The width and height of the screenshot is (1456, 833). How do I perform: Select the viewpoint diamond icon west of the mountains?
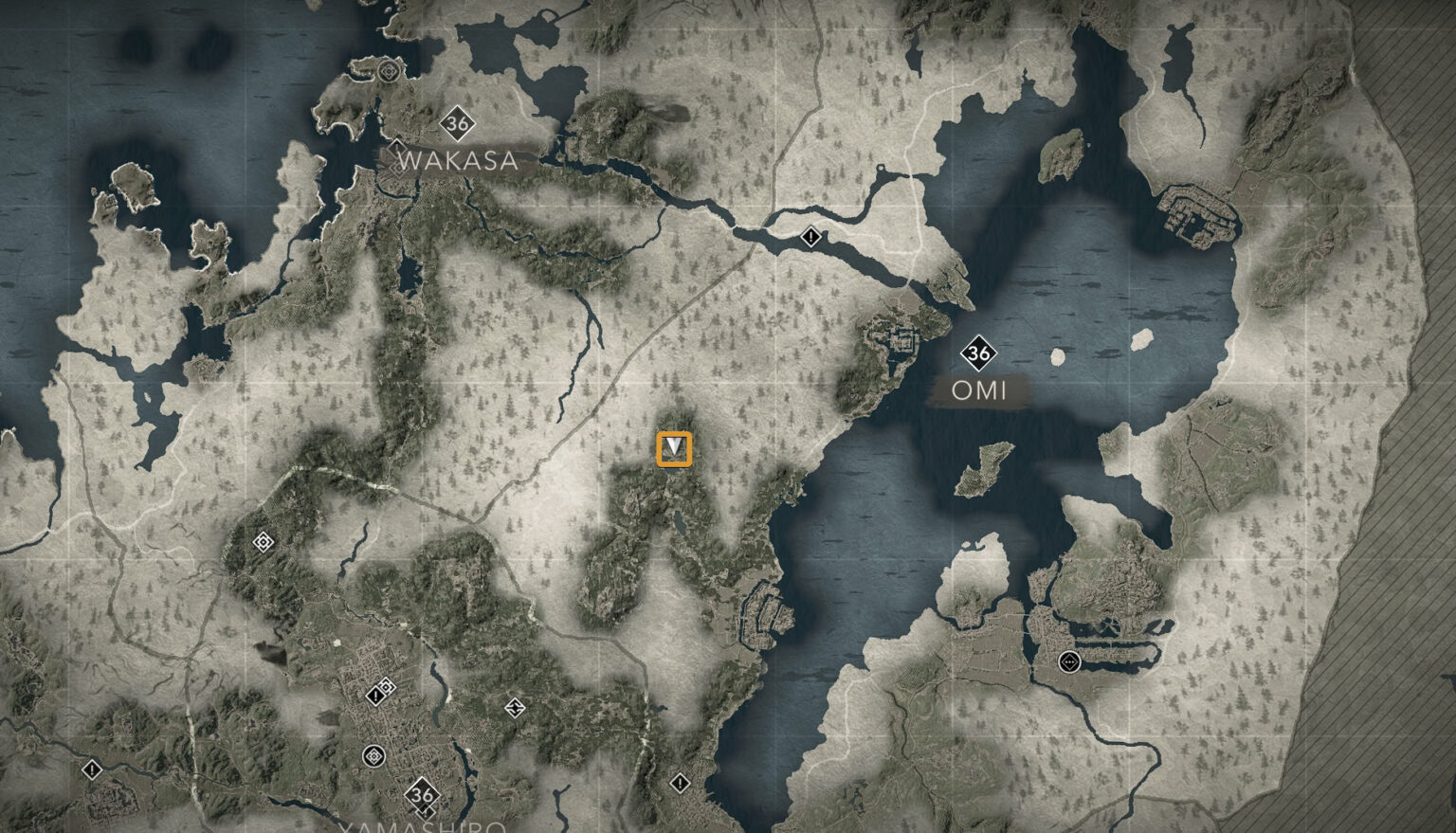[x=261, y=540]
